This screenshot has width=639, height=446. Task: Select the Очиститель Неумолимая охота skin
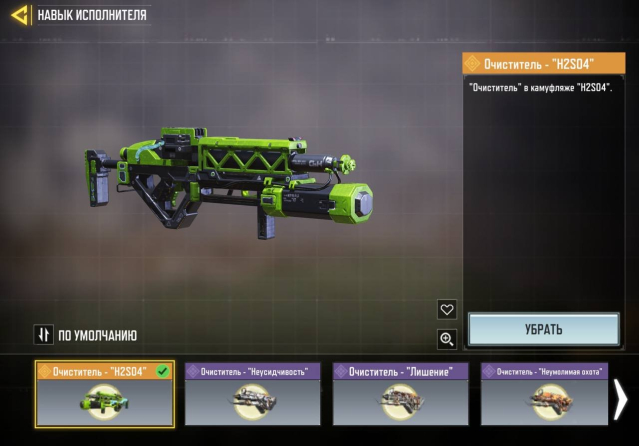(x=544, y=394)
